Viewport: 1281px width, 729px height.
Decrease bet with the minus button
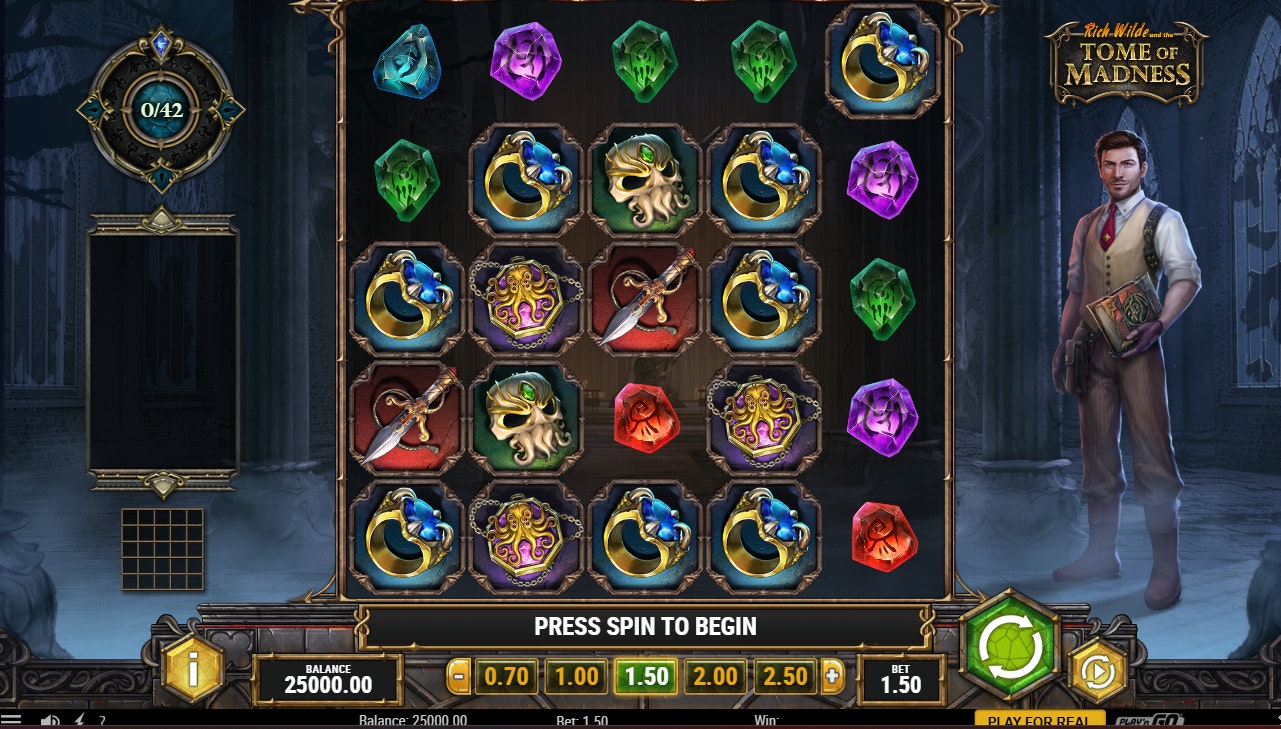[x=460, y=676]
